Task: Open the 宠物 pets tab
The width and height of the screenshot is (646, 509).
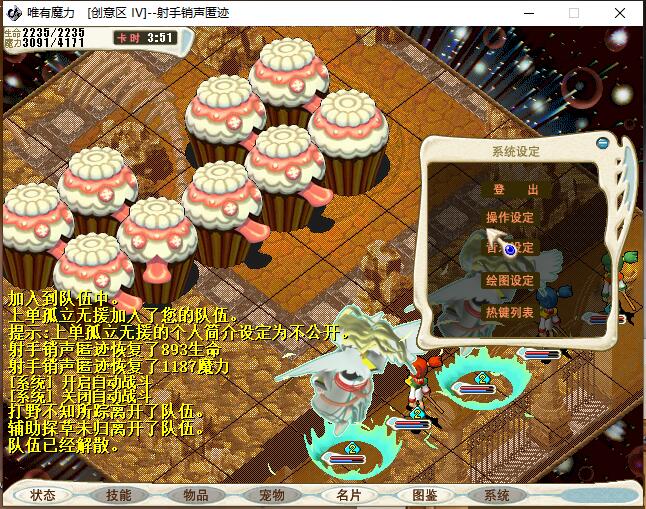Action: point(272,495)
